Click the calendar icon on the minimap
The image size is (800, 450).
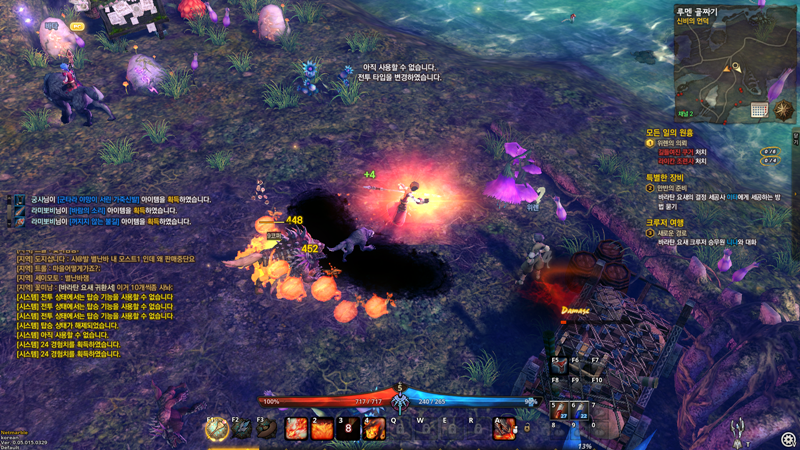[x=759, y=109]
